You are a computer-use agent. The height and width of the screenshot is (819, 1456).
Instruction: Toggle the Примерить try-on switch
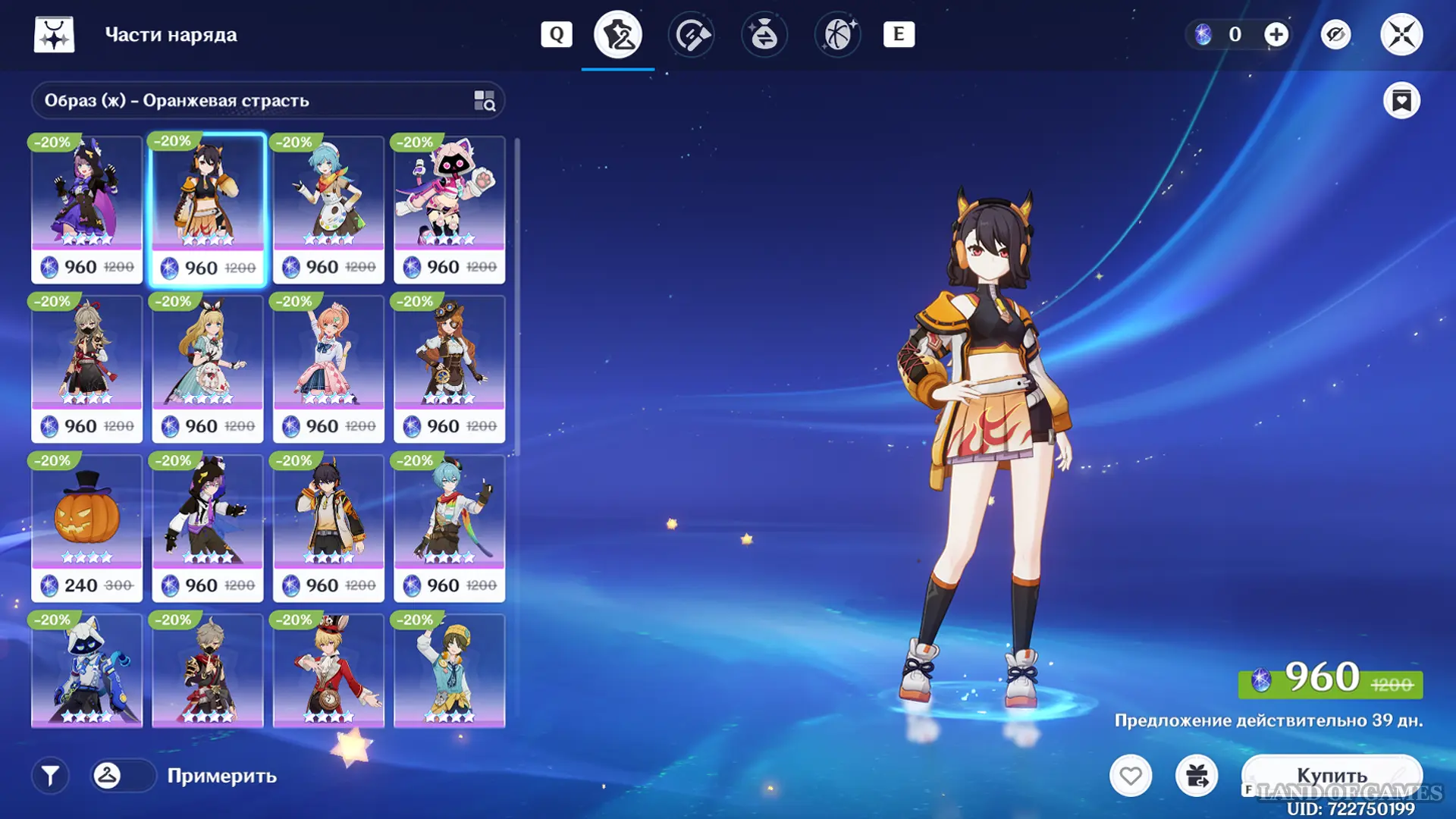[x=122, y=776]
